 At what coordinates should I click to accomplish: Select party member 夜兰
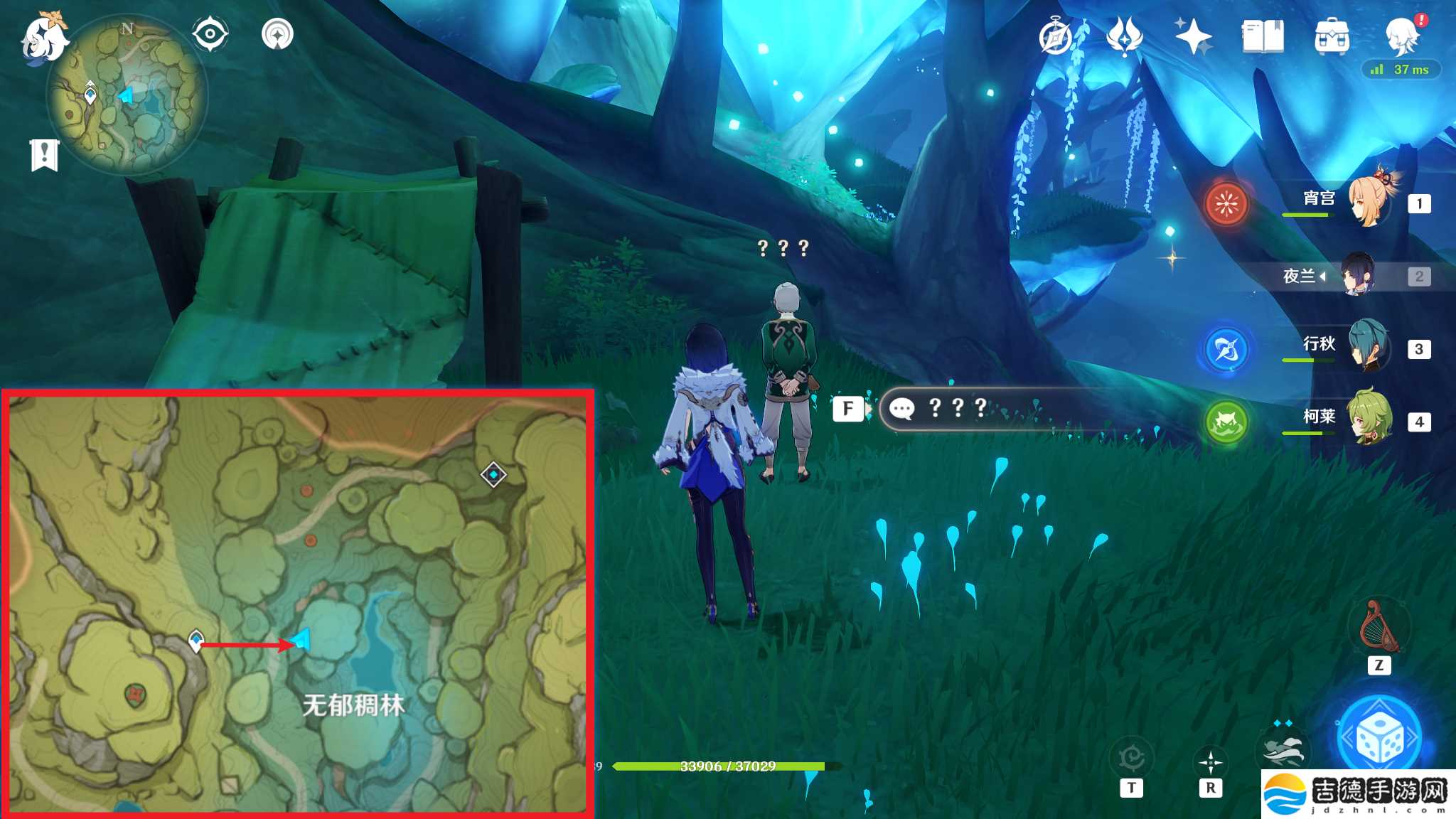(x=1357, y=275)
